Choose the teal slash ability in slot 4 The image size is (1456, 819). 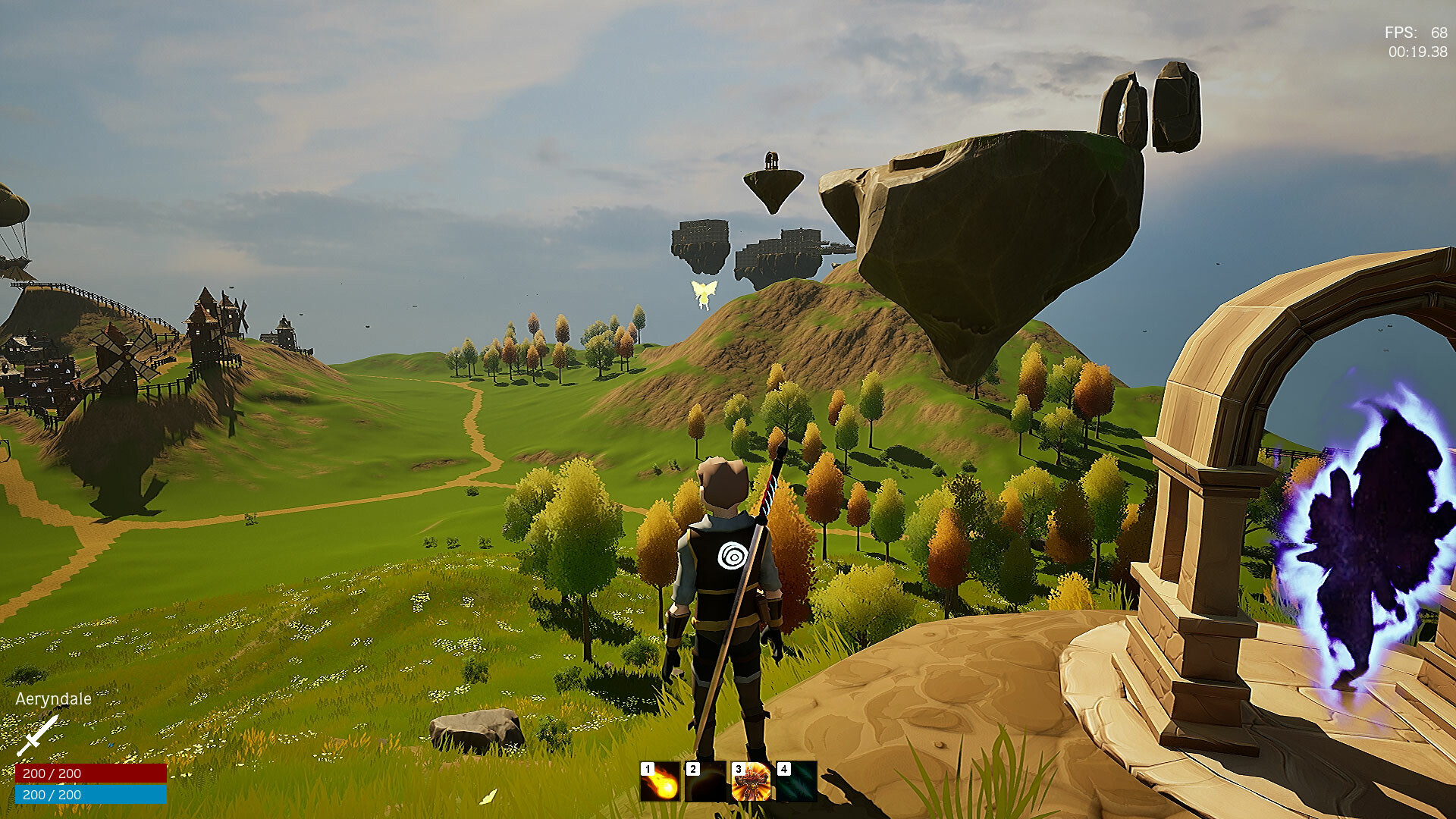797,782
